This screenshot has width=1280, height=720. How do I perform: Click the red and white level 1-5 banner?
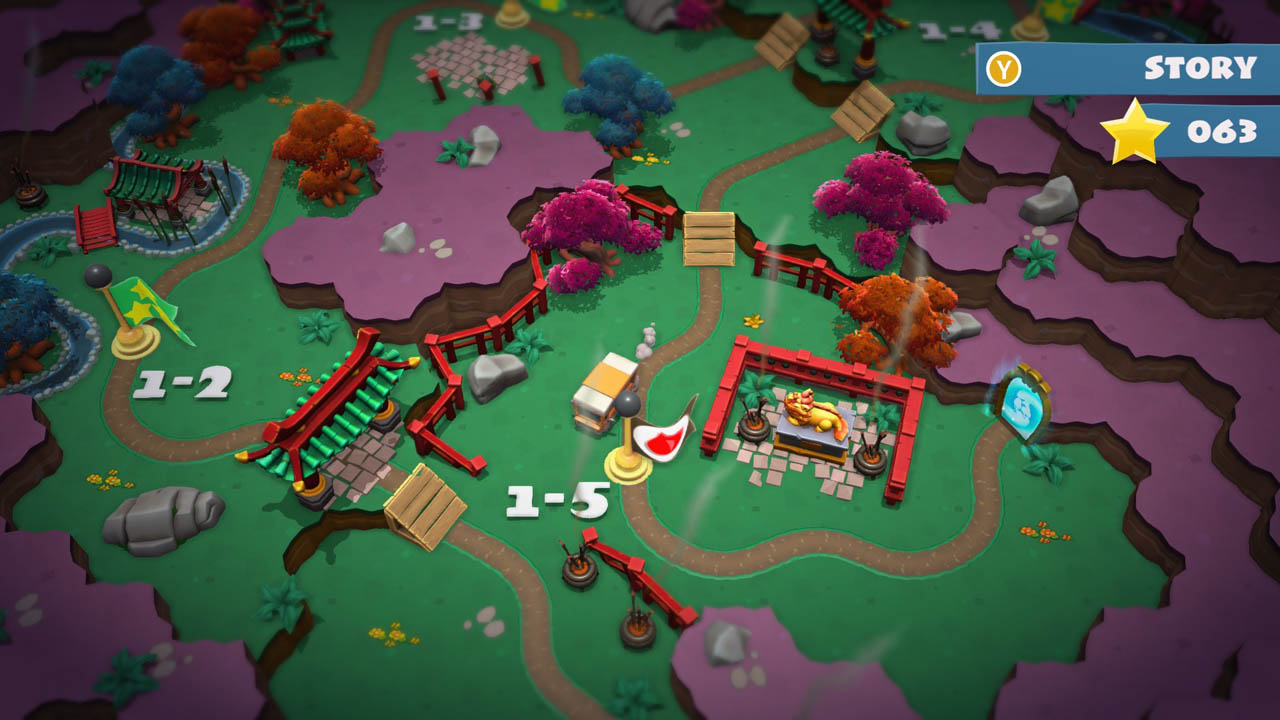pyautogui.click(x=661, y=438)
